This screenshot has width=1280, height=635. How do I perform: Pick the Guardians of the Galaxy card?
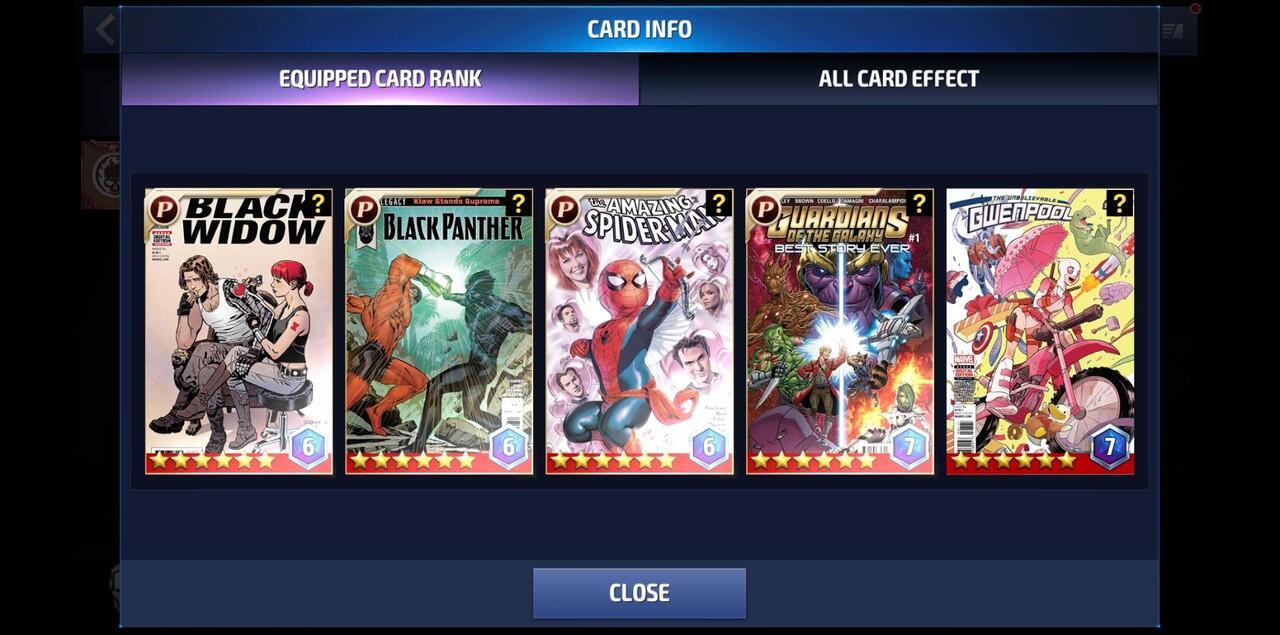[839, 330]
